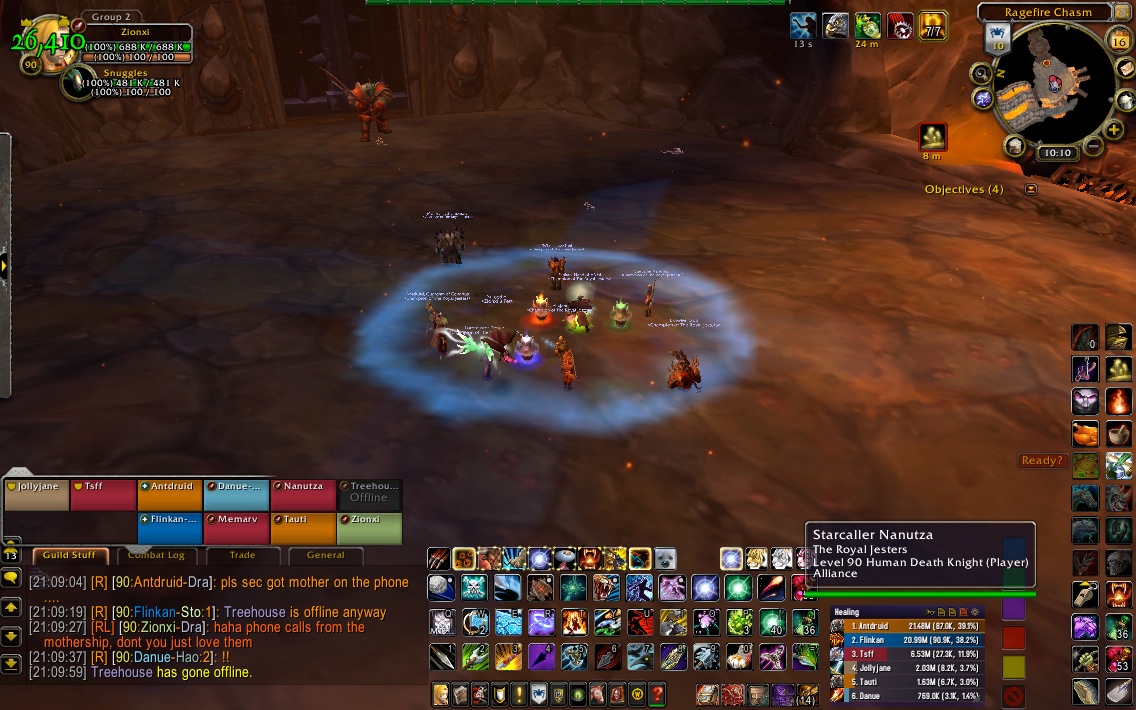The height and width of the screenshot is (710, 1136).
Task: Click the red question mark help button
Action: pos(657,694)
